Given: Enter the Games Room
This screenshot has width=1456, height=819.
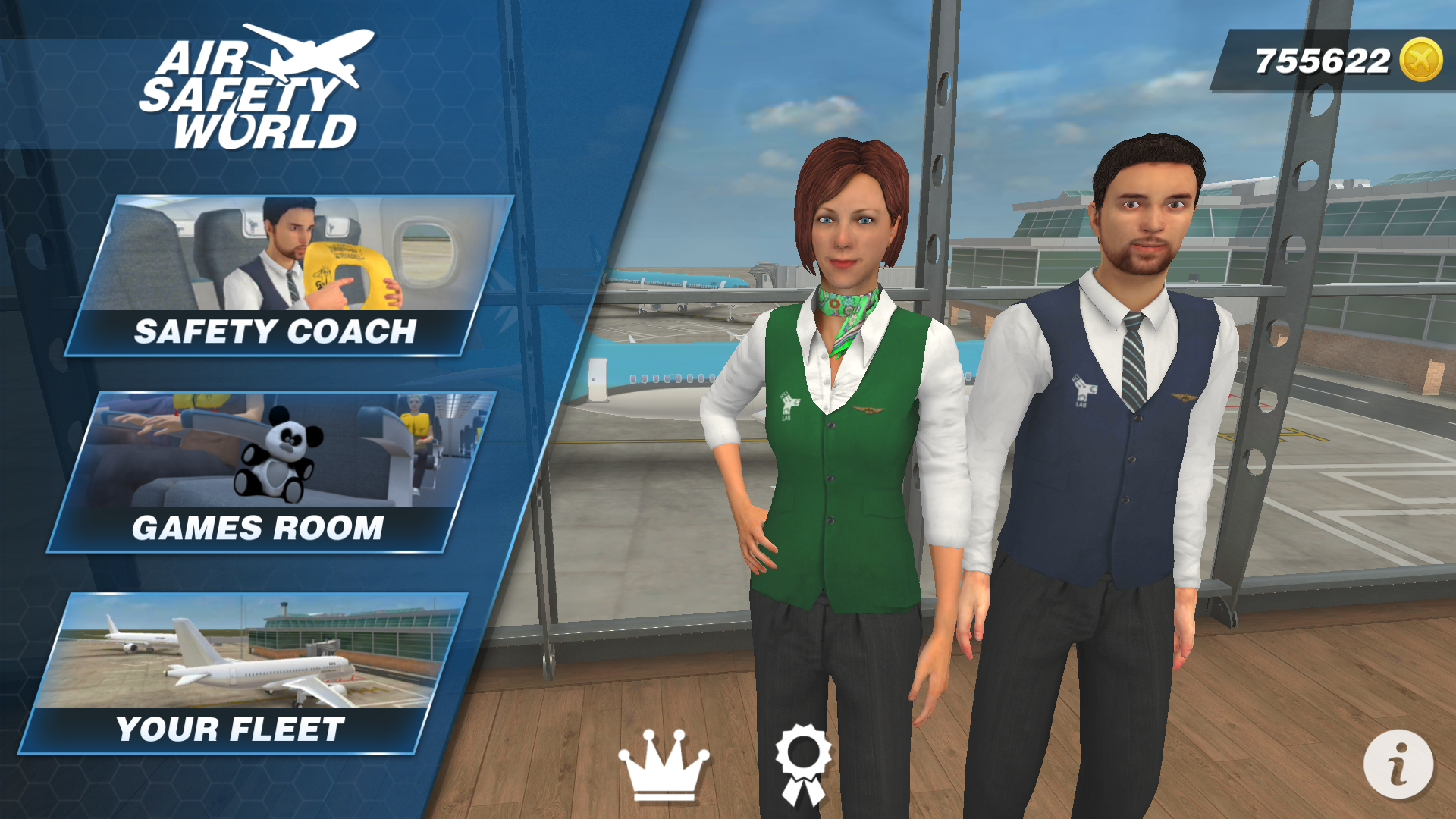Looking at the screenshot, I should [x=258, y=526].
